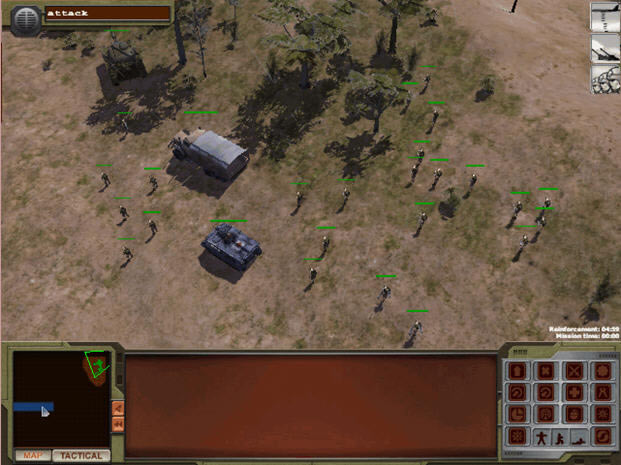The width and height of the screenshot is (621, 465).
Task: Click the single arrow button beside minimap
Action: click(x=118, y=408)
